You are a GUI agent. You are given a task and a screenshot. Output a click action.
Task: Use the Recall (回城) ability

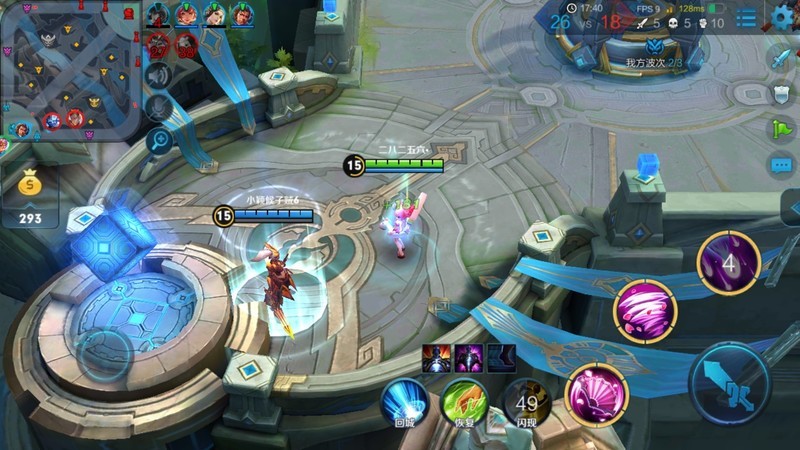pos(404,398)
